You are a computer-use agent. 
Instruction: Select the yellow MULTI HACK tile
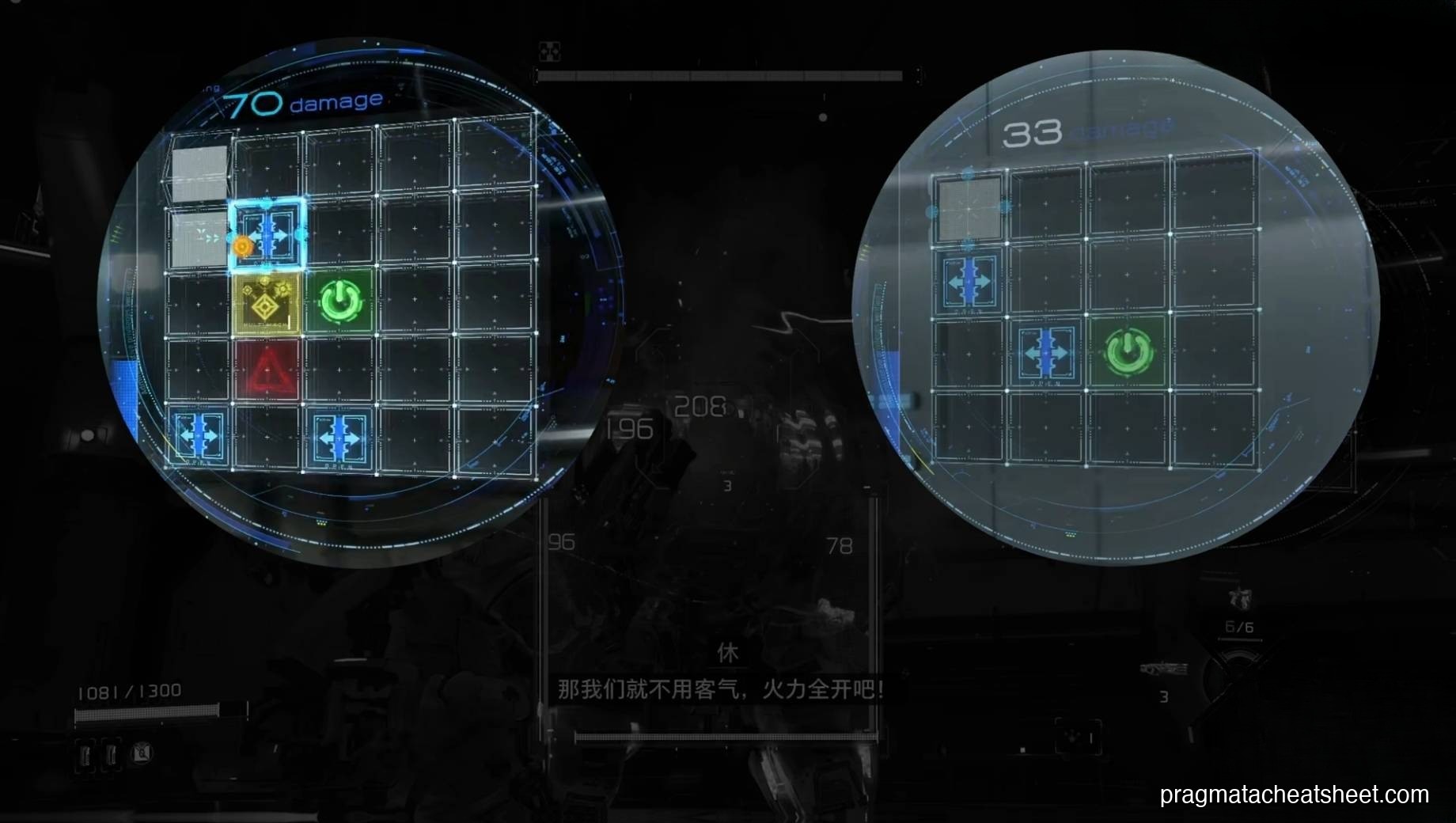265,305
